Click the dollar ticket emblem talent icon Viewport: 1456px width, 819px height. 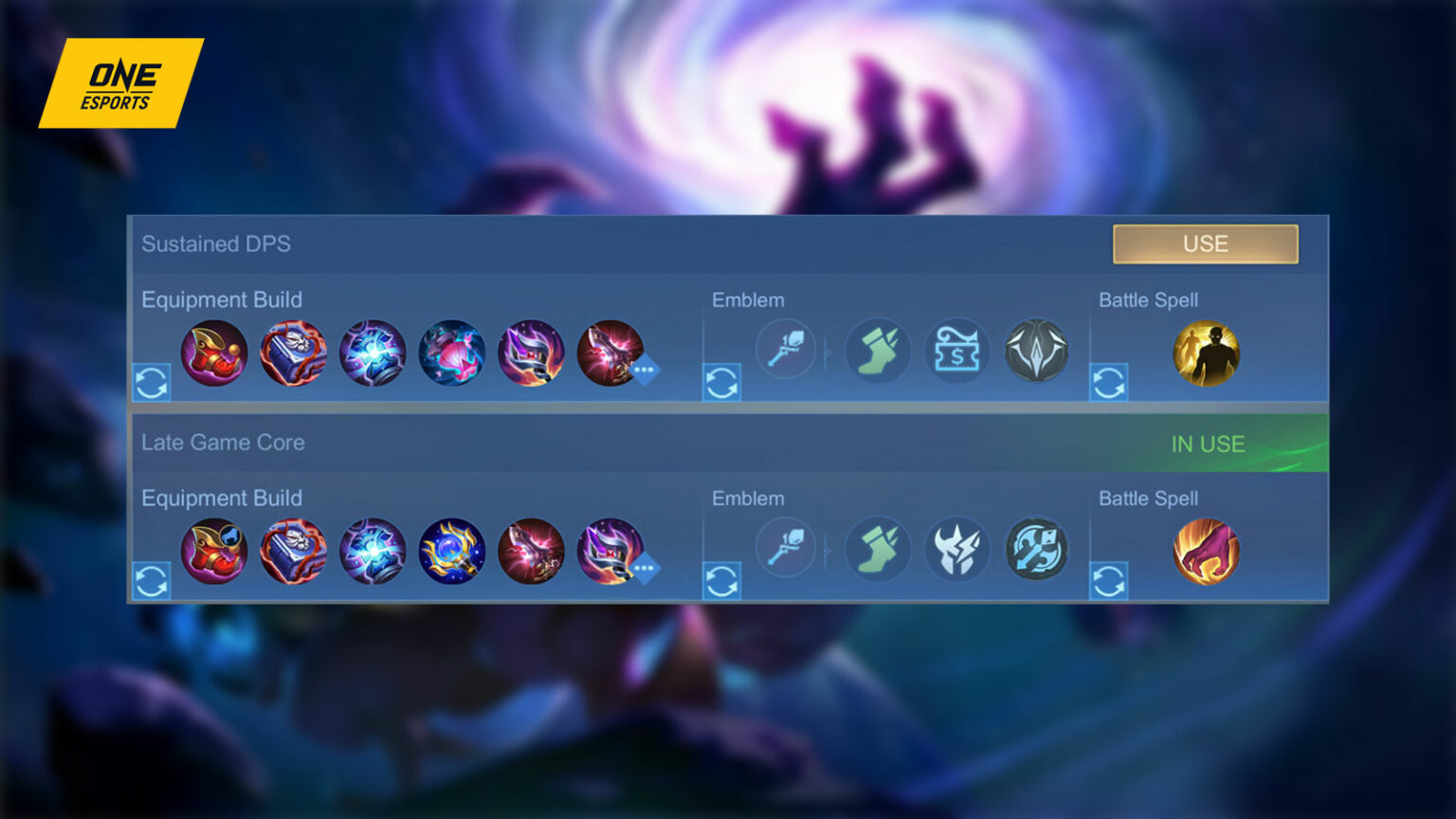(x=957, y=350)
